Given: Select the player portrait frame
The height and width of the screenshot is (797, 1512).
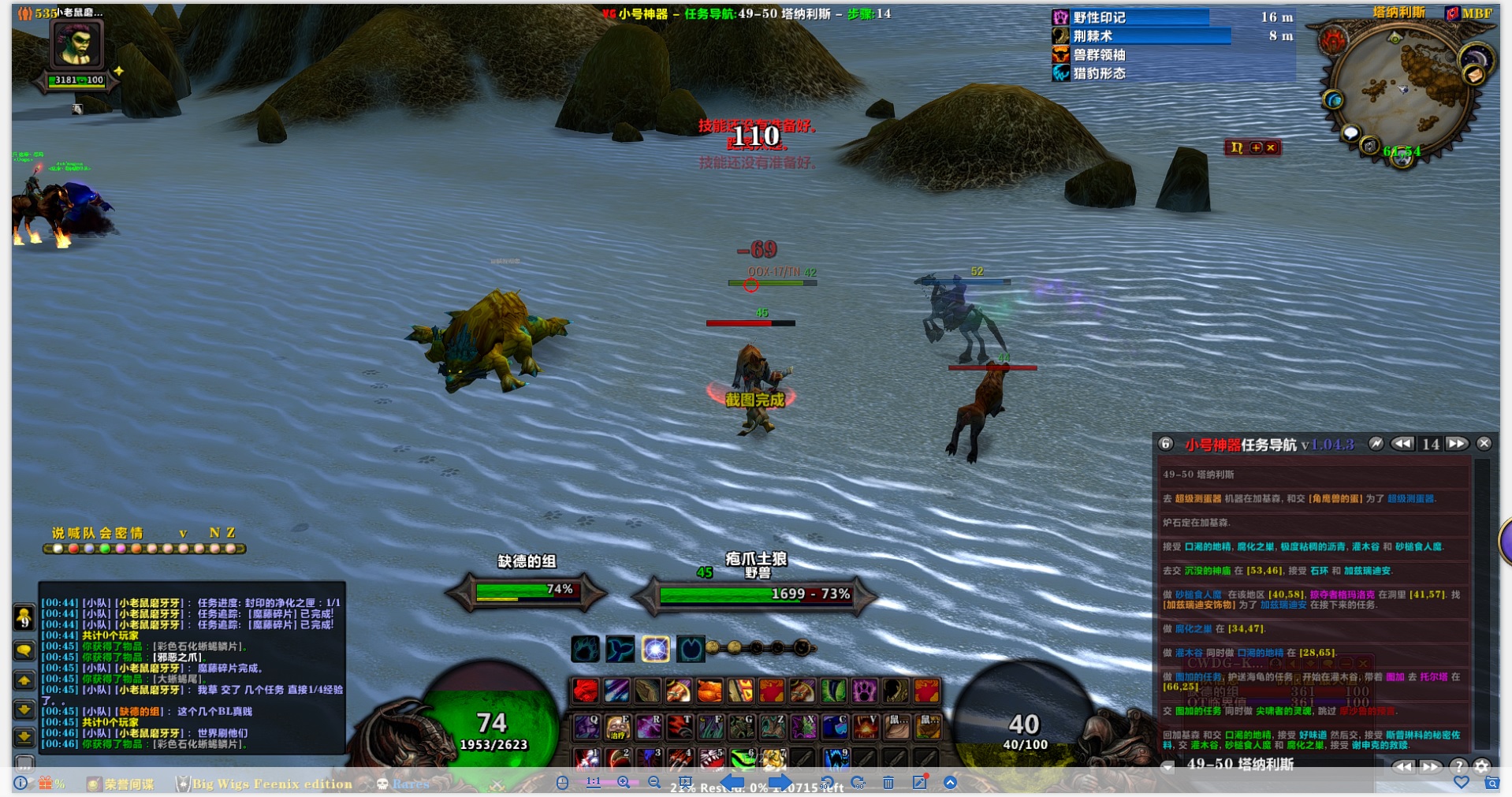Looking at the screenshot, I should pyautogui.click(x=76, y=44).
